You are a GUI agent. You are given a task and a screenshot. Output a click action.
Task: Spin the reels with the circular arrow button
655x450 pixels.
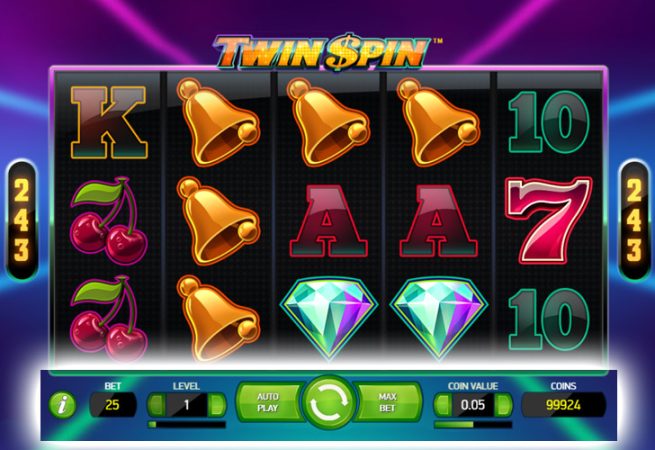[327, 403]
